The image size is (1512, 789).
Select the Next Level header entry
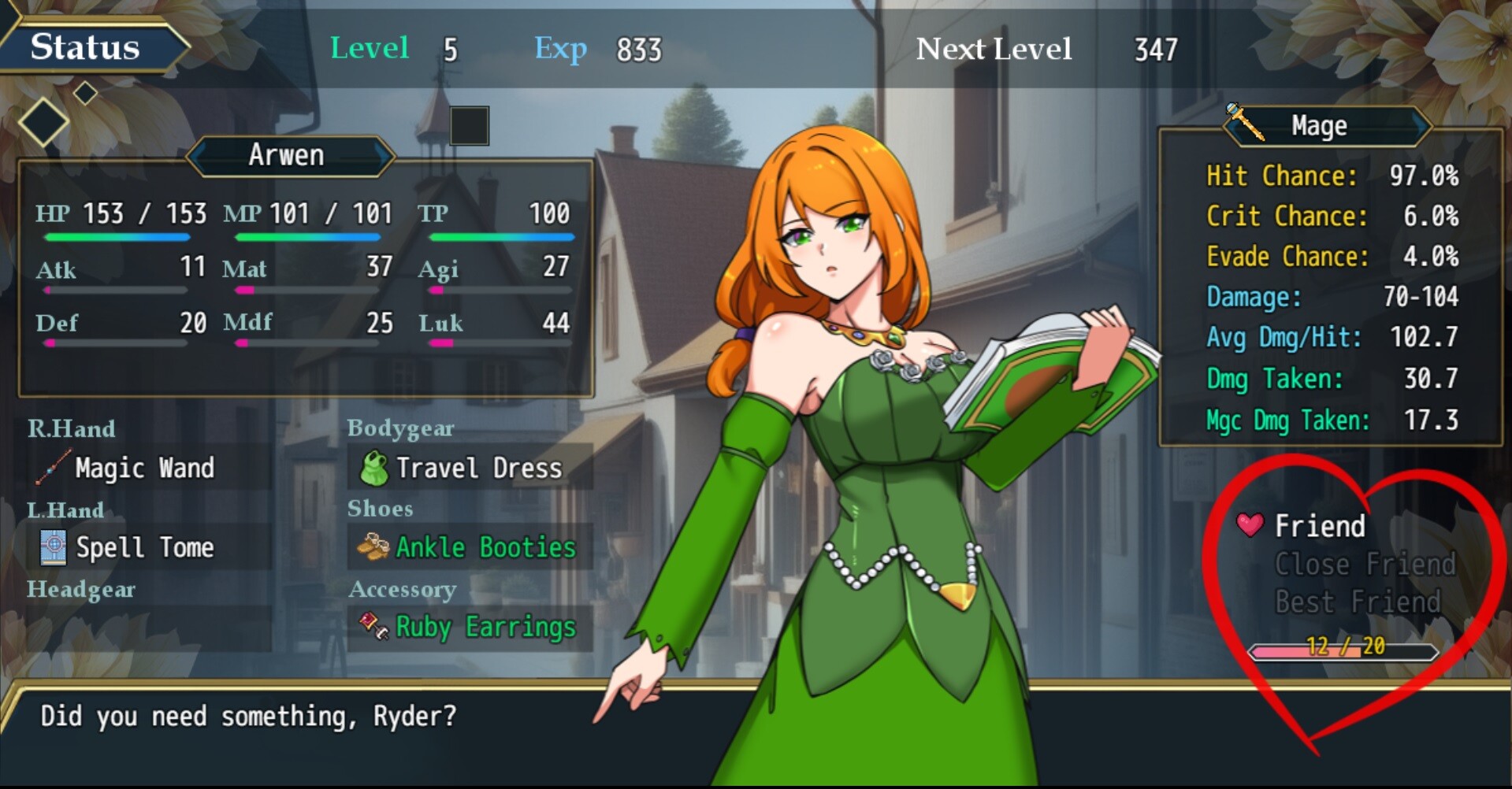click(994, 49)
